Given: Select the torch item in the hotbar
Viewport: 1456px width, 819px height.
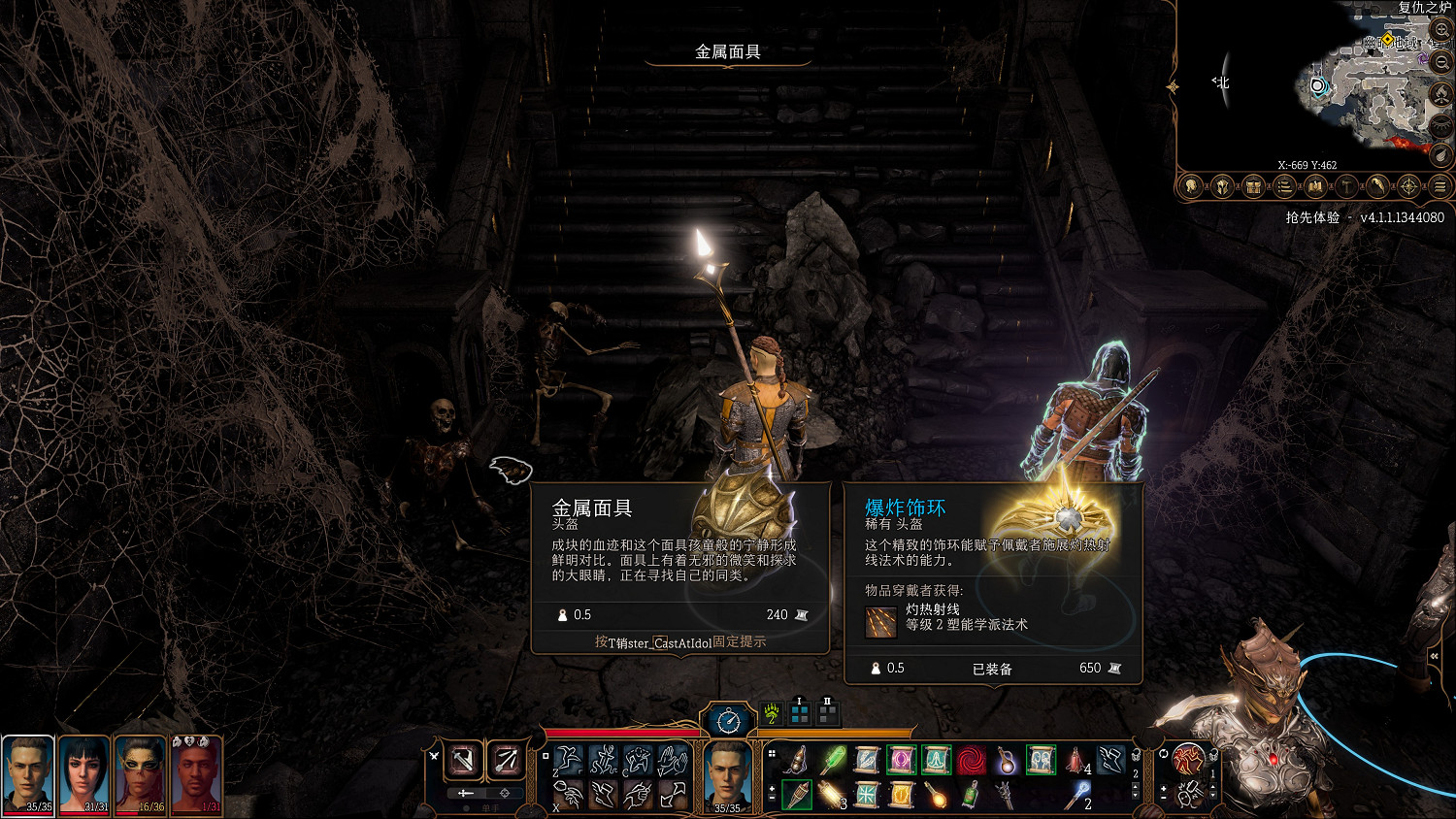Looking at the screenshot, I should (x=796, y=795).
